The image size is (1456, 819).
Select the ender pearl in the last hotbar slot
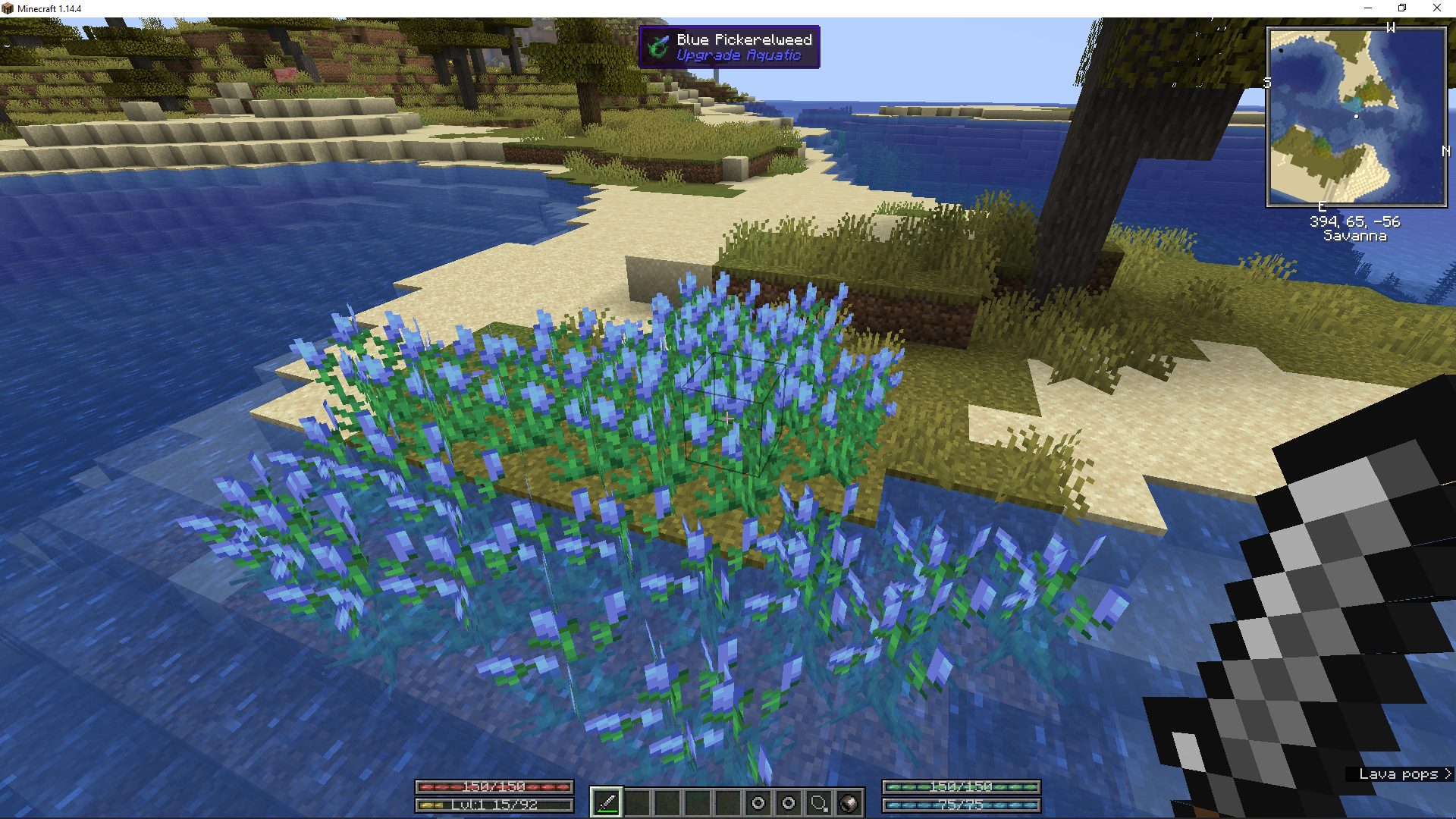pos(849,801)
